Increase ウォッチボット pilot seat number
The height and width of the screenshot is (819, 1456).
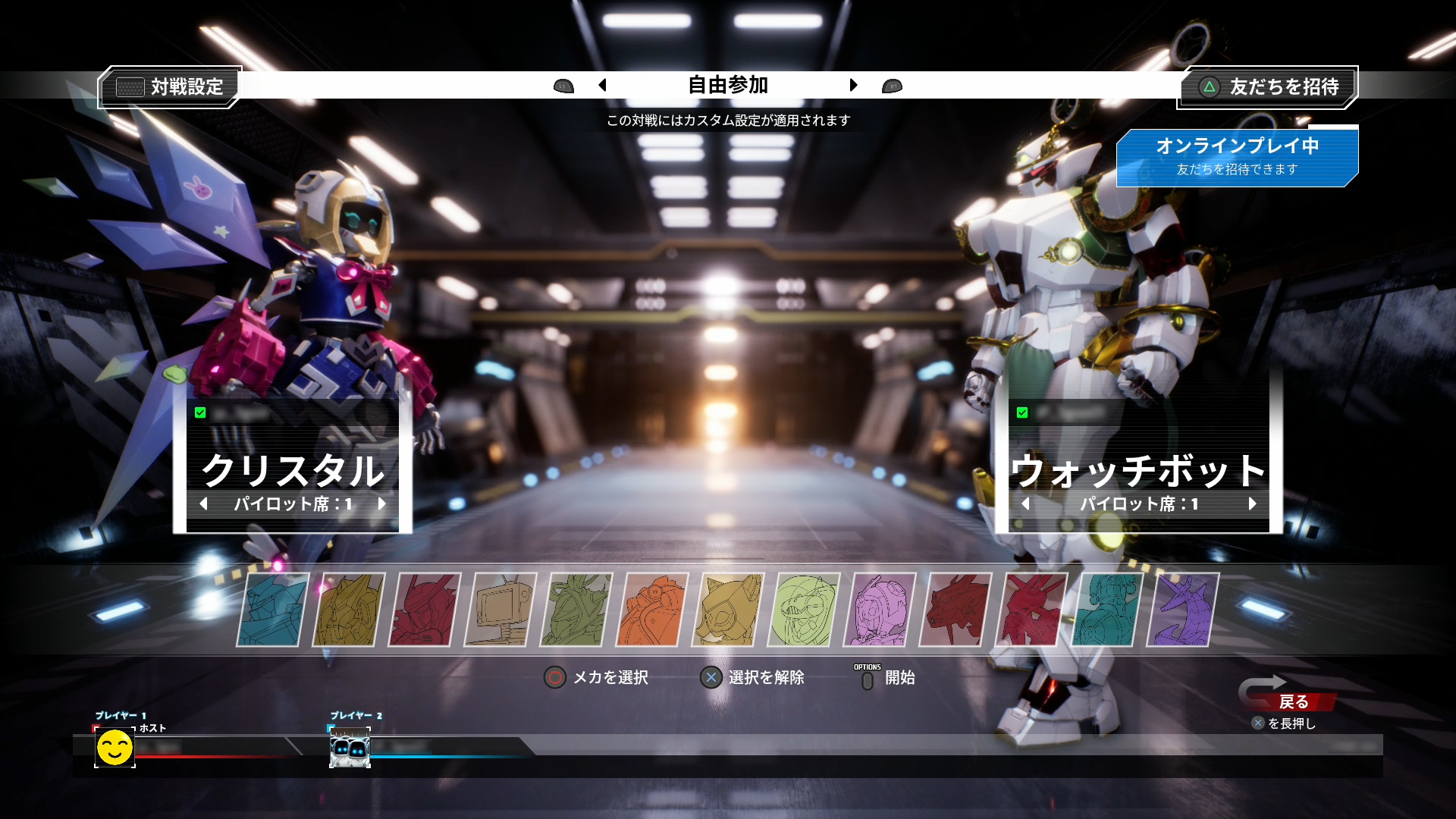click(x=1252, y=504)
